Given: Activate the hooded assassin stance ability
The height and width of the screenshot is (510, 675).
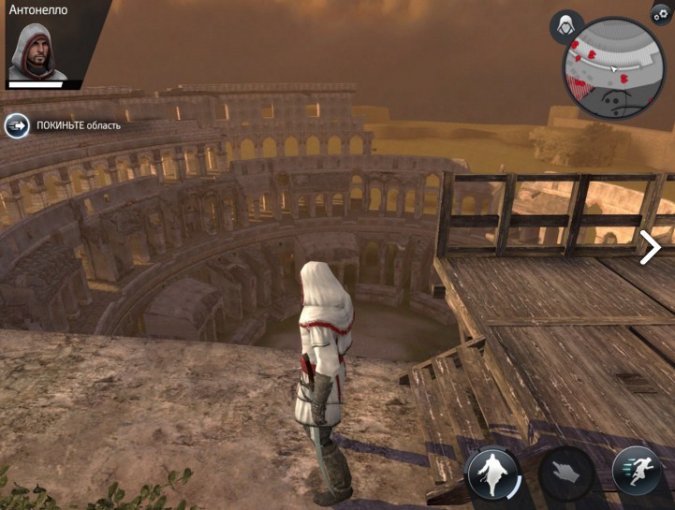Looking at the screenshot, I should 493,471.
